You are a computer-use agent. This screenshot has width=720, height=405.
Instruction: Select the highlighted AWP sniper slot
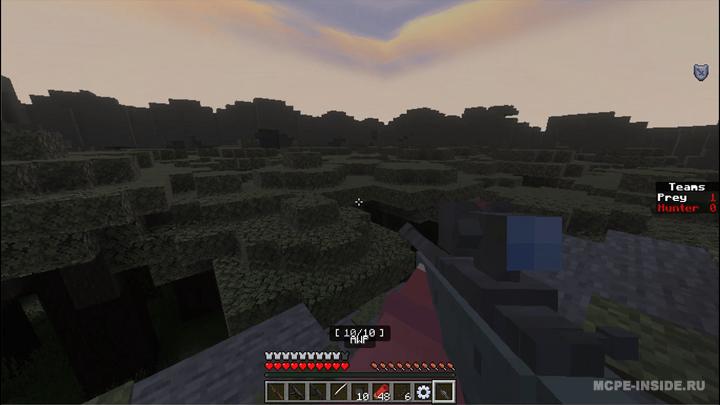click(444, 392)
